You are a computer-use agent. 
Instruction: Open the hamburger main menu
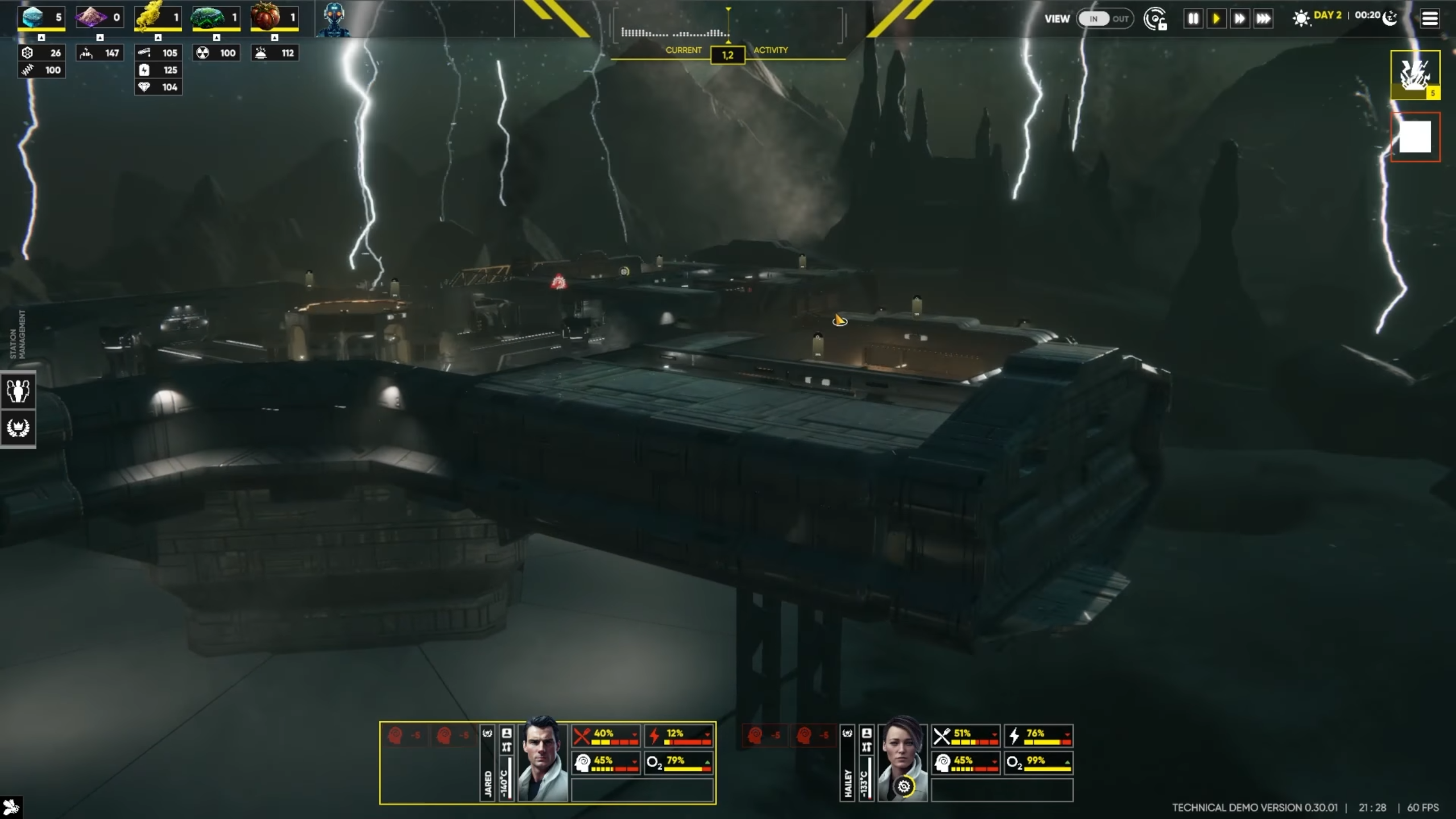pos(1430,18)
